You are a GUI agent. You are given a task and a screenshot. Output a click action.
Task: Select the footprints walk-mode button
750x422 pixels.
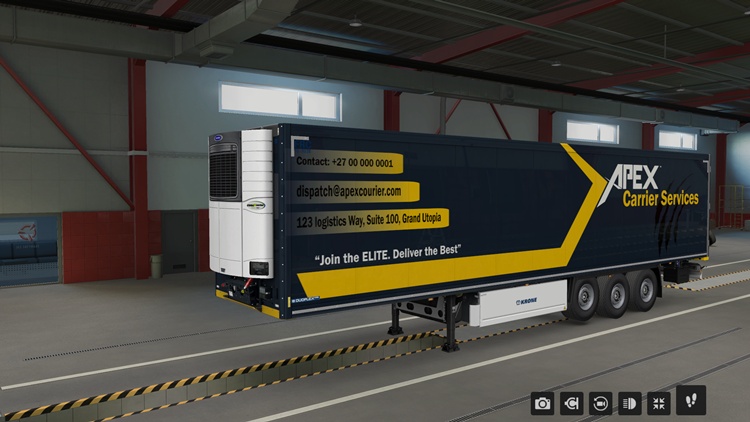[x=691, y=400]
